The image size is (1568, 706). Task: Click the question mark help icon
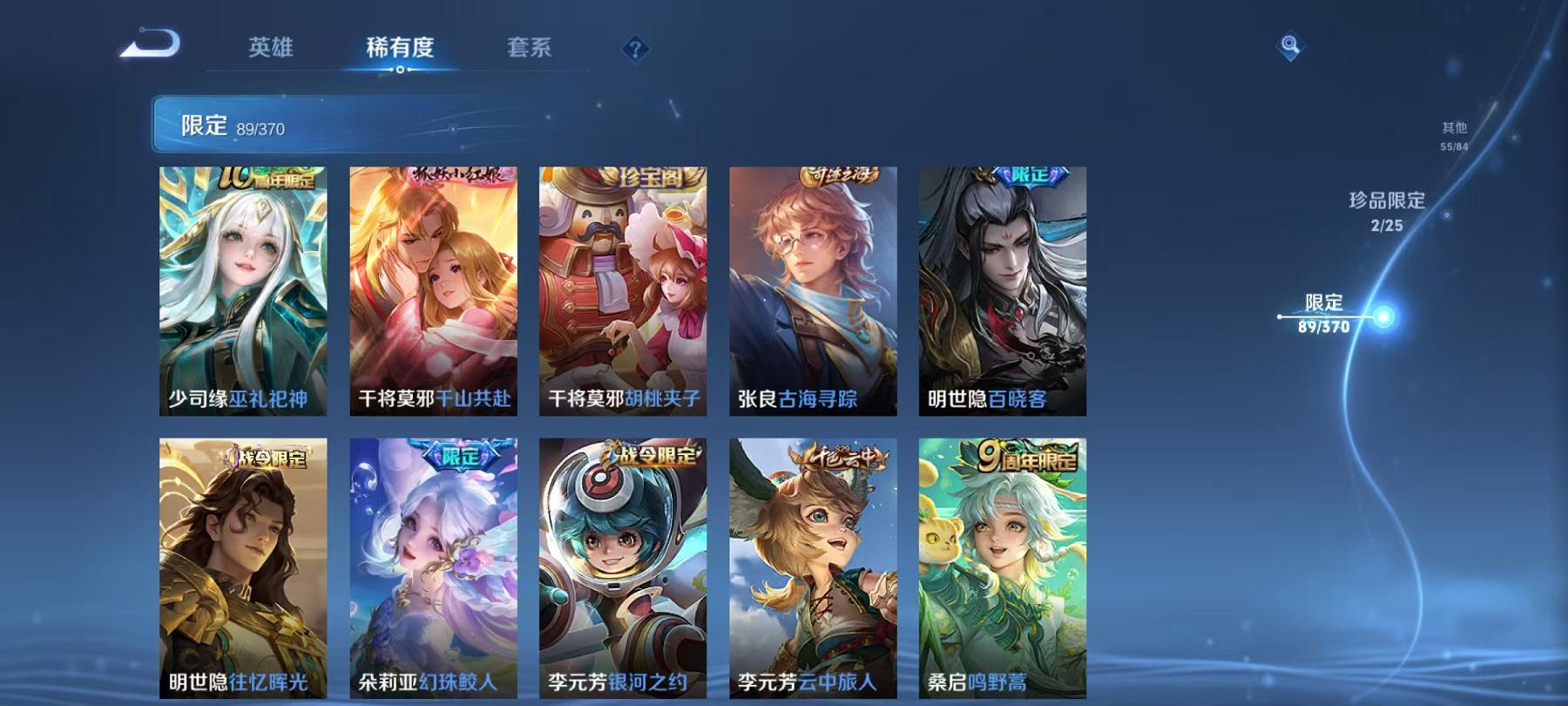(x=636, y=48)
